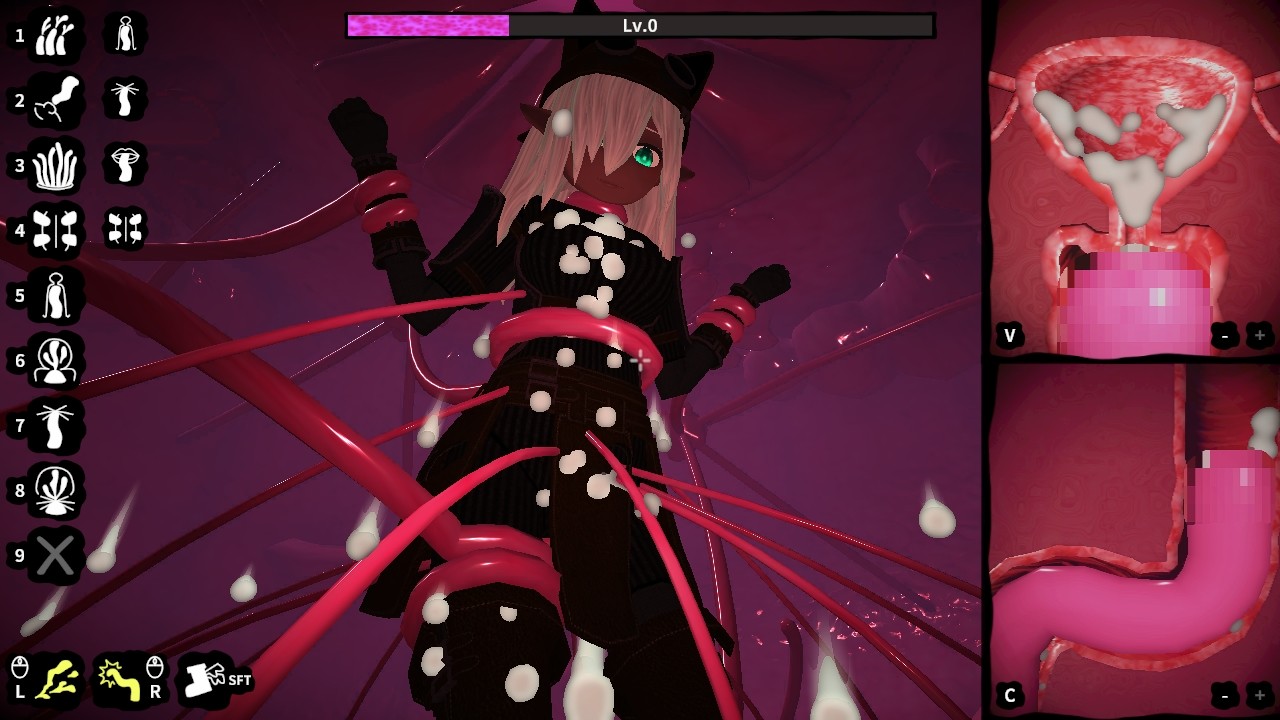Screen dimensions: 1280x720
Task: Activate the action icon numbered 3
Action: tap(55, 165)
